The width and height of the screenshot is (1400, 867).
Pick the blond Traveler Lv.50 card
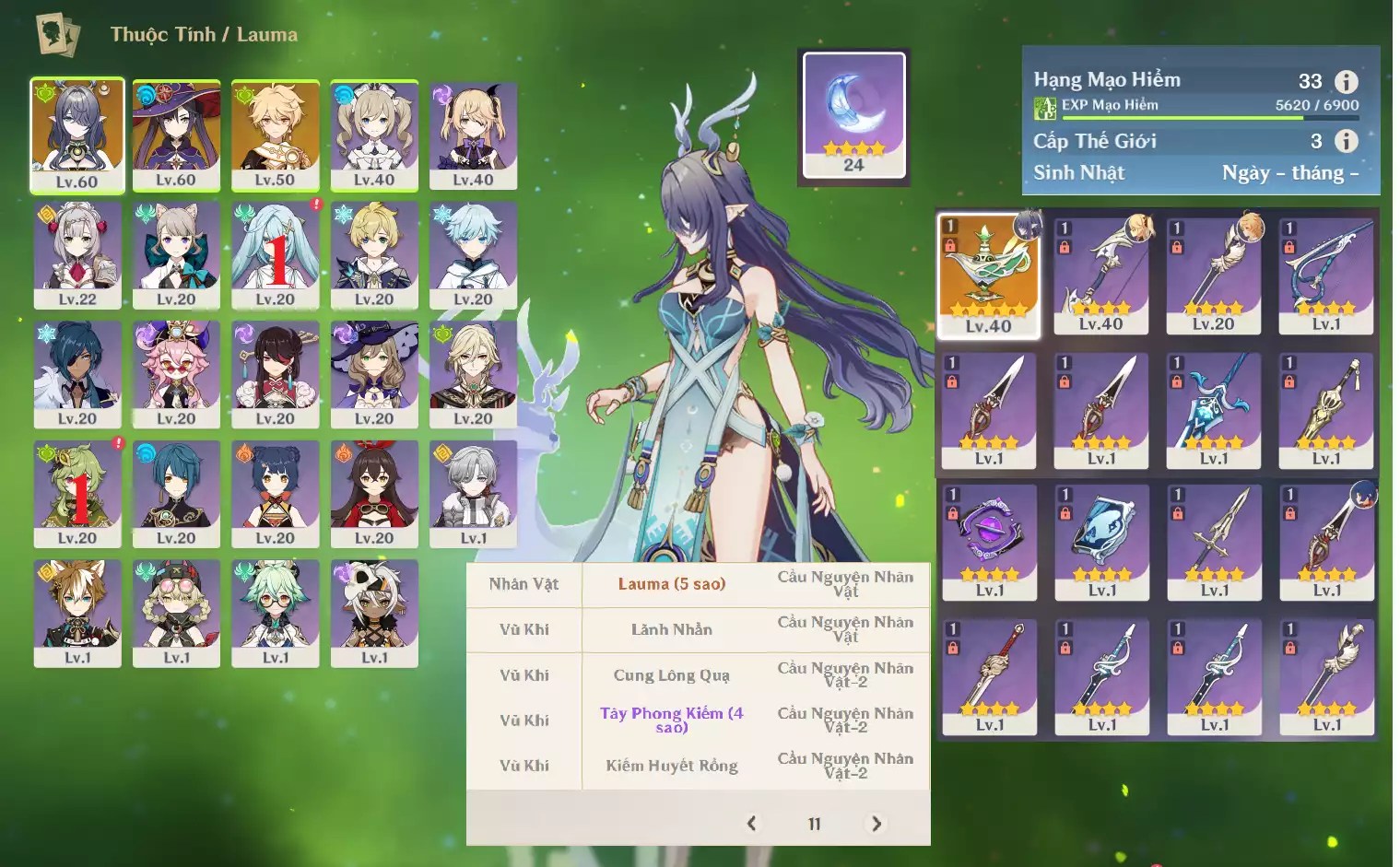point(275,135)
